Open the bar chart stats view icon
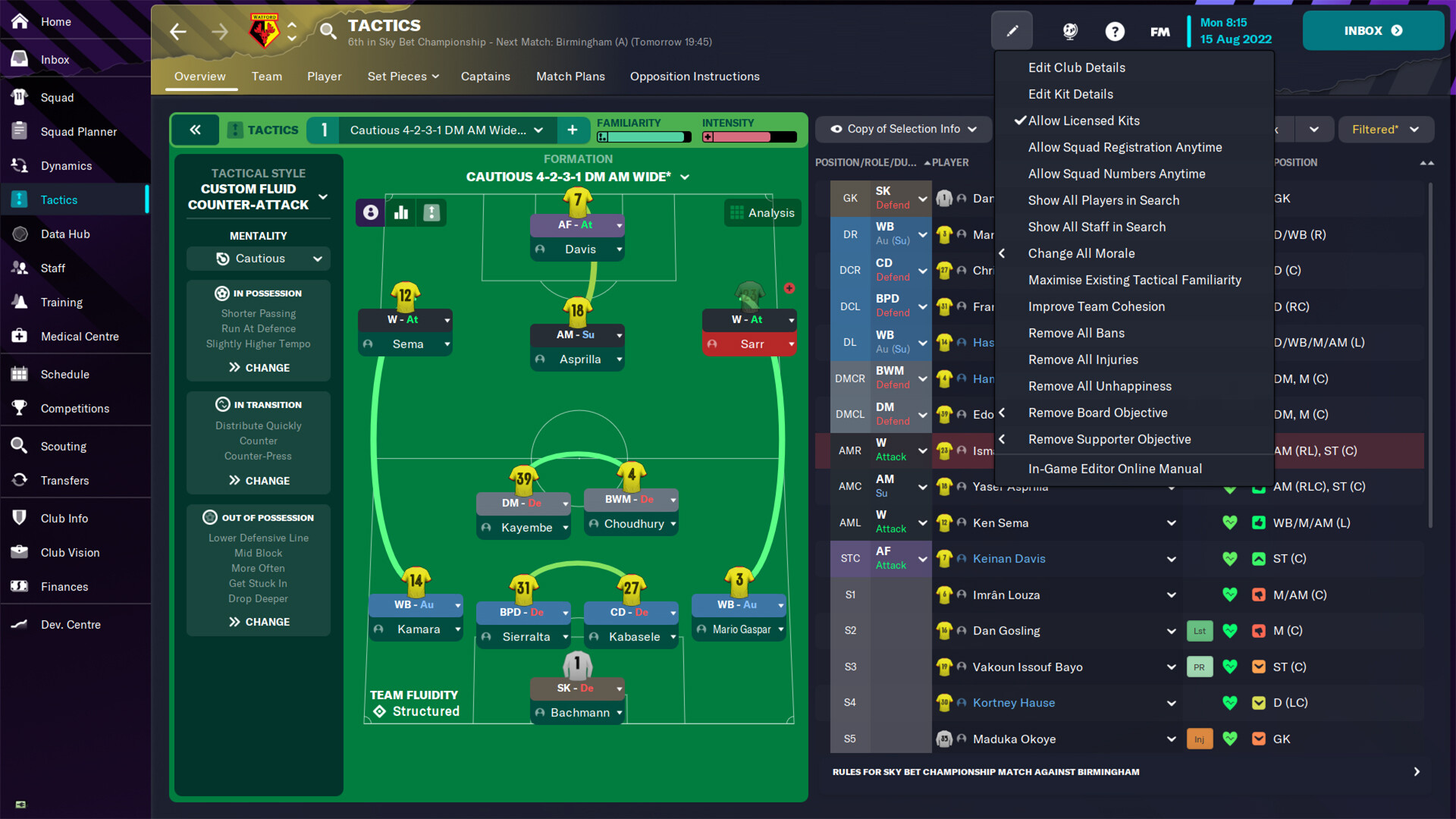Viewport: 1456px width, 819px height. coord(400,213)
